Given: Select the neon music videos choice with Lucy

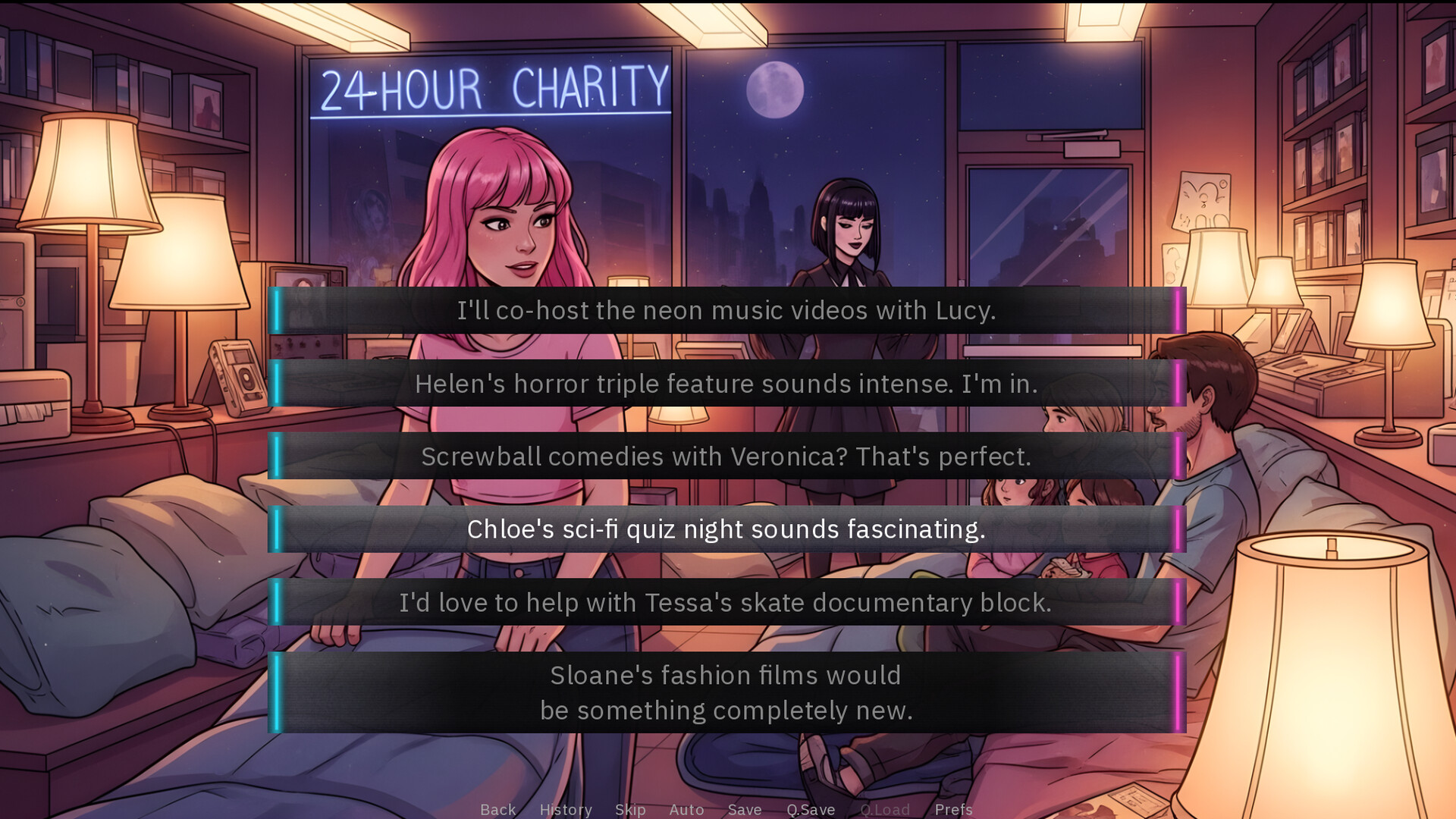Looking at the screenshot, I should 726,309.
